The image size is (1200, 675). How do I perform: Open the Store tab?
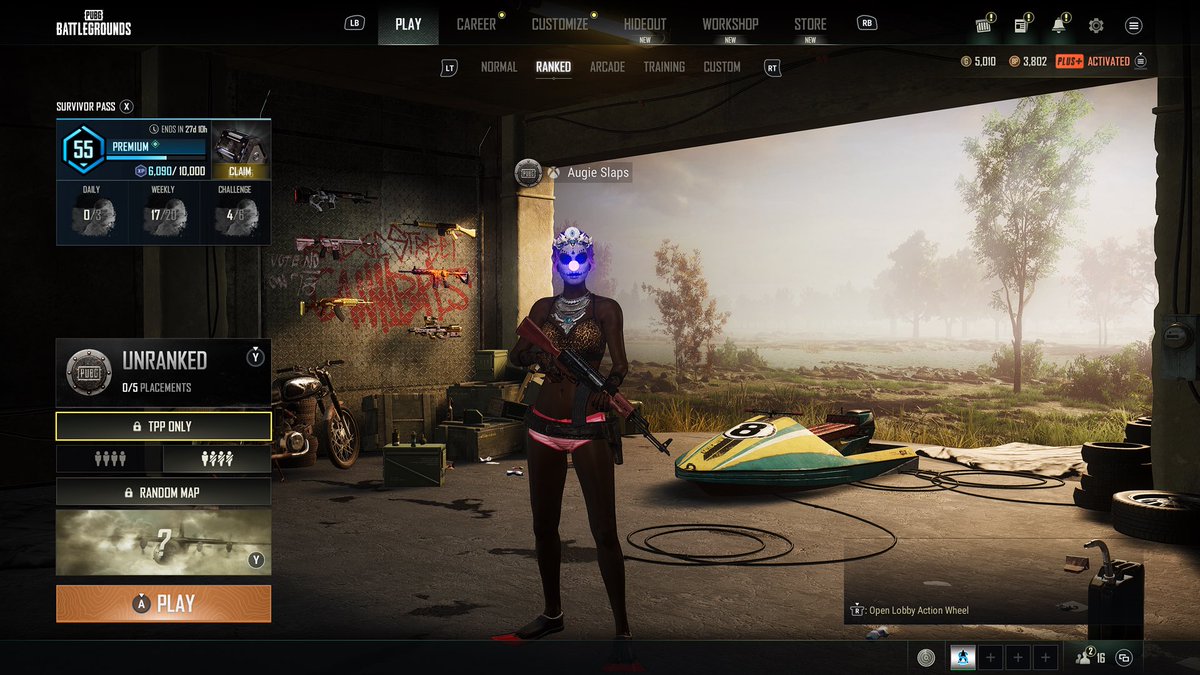click(x=810, y=24)
